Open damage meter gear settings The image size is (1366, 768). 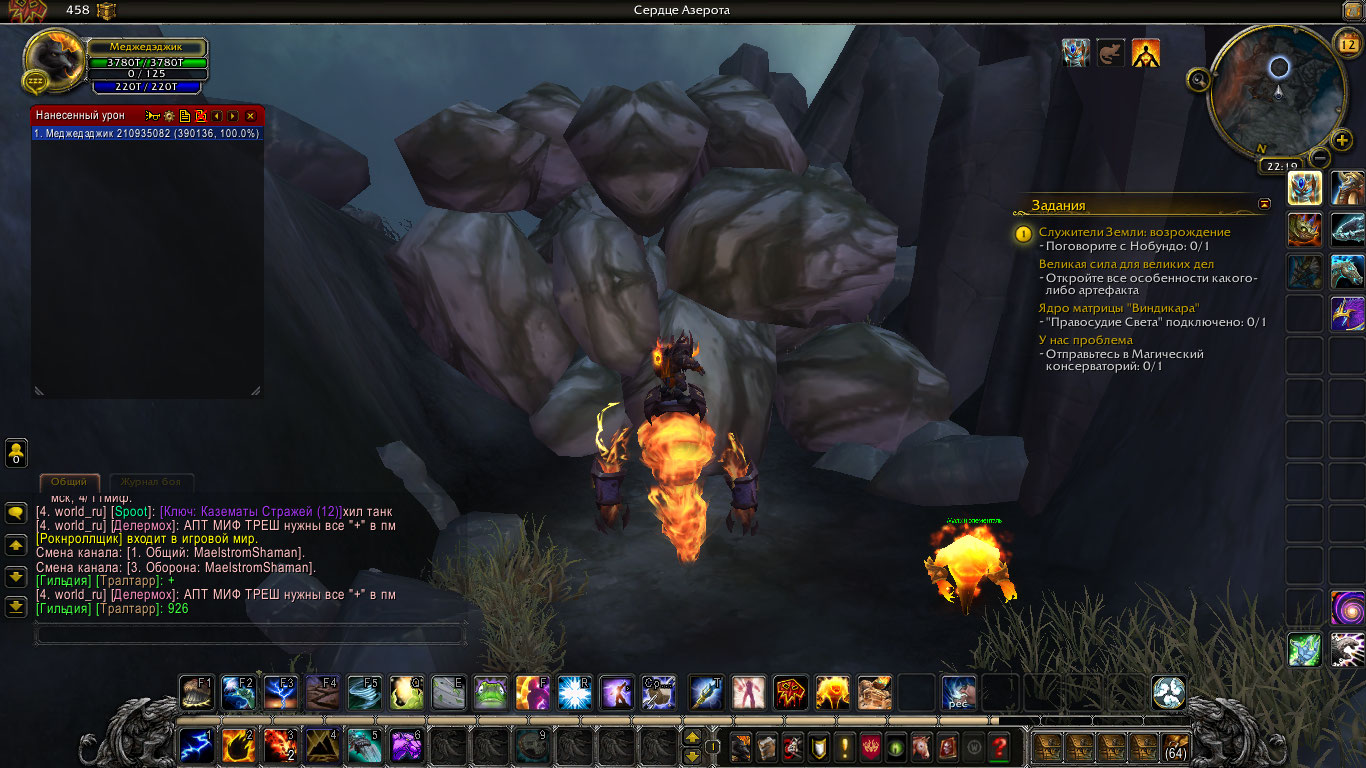169,116
